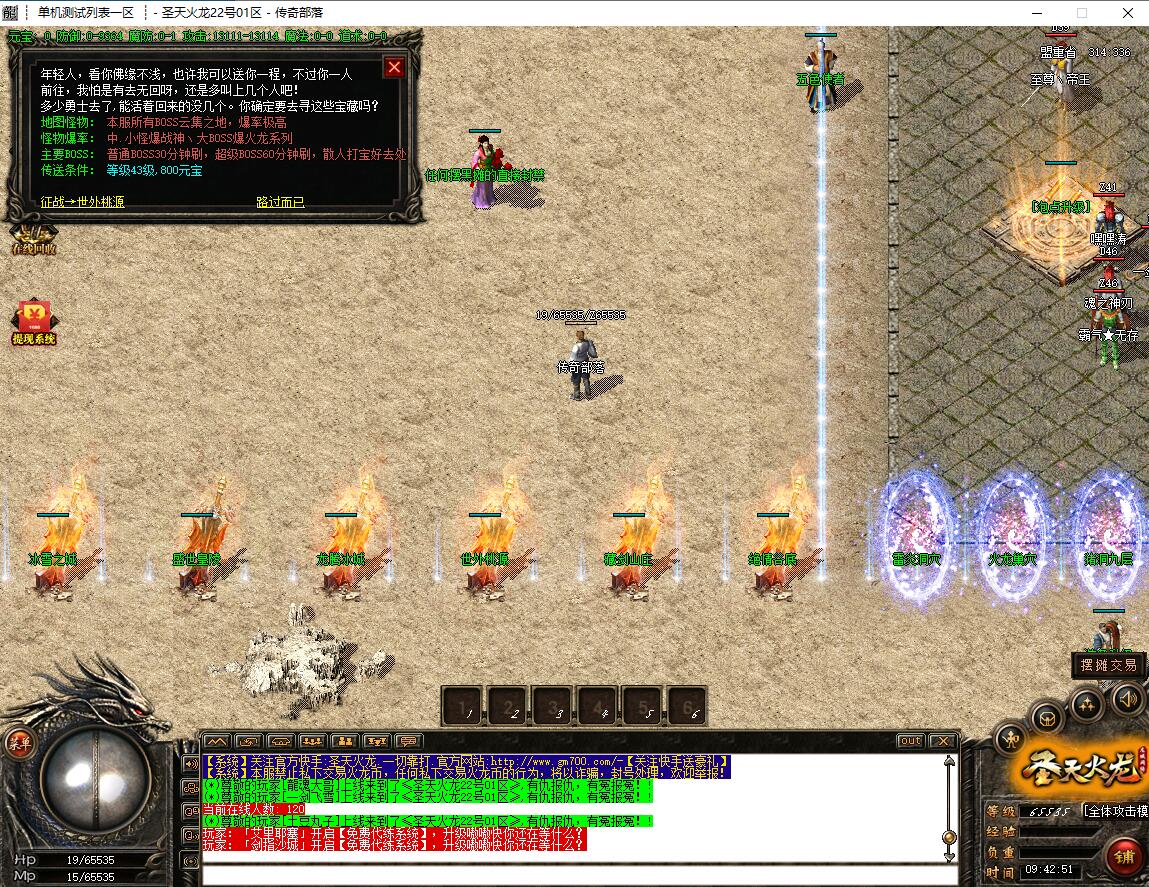Viewport: 1149px width, 887px height.
Task: Click the first chat toolbar tab button
Action: [217, 741]
